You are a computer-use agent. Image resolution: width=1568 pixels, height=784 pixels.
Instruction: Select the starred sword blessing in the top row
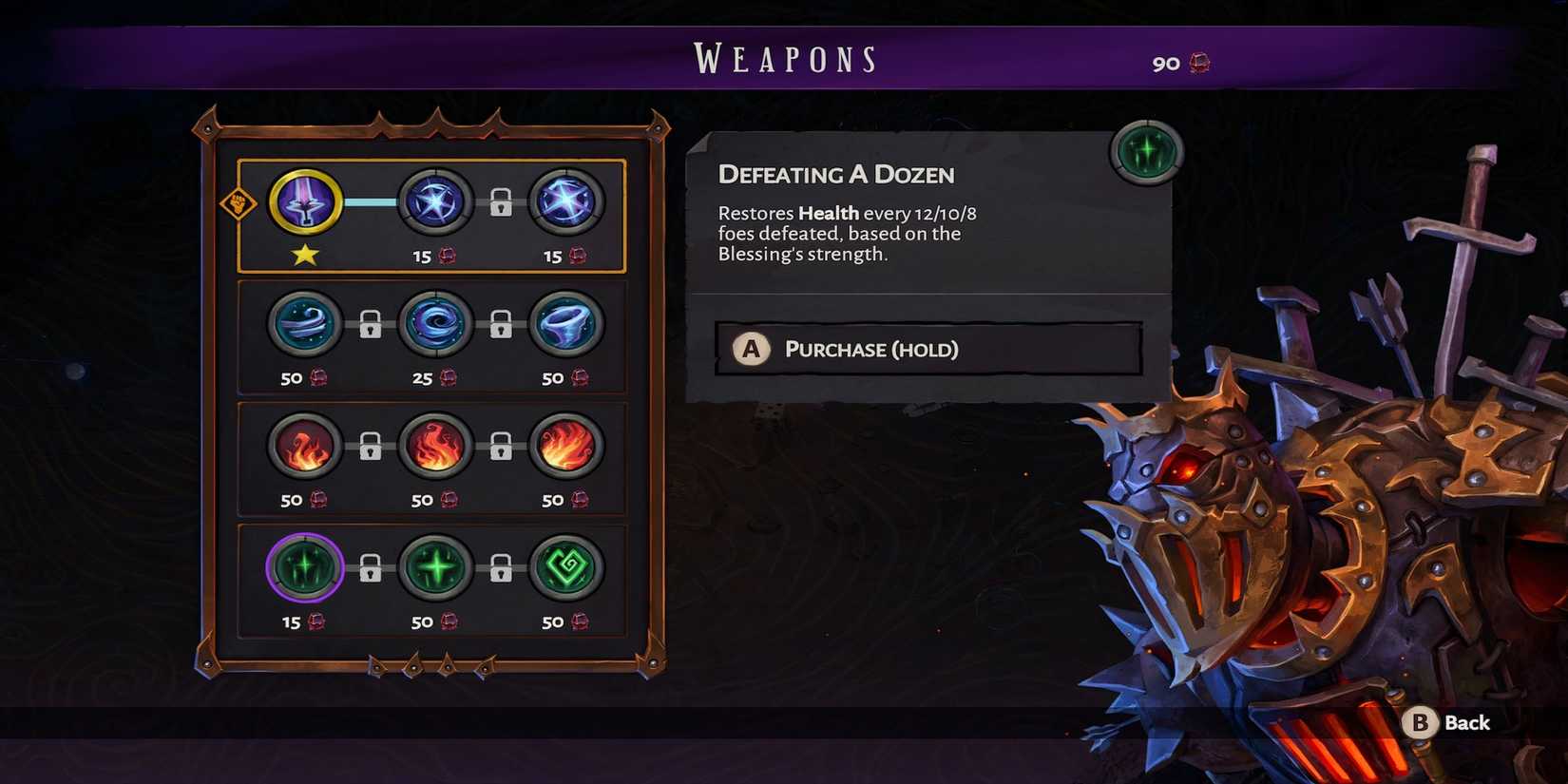tap(304, 202)
